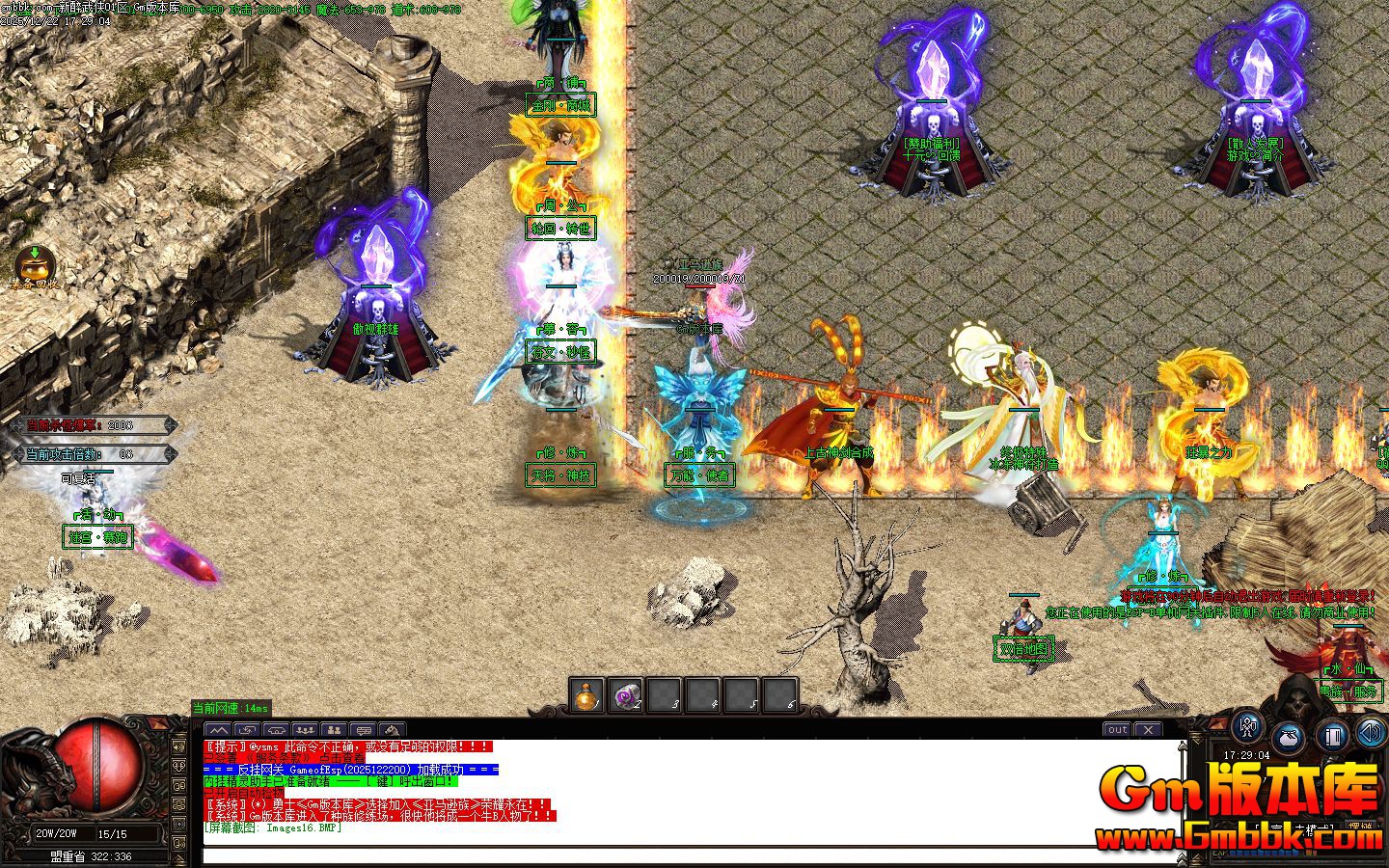Image resolution: width=1389 pixels, height=868 pixels.
Task: Select the mountain-peaks chat tab
Action: click(219, 730)
